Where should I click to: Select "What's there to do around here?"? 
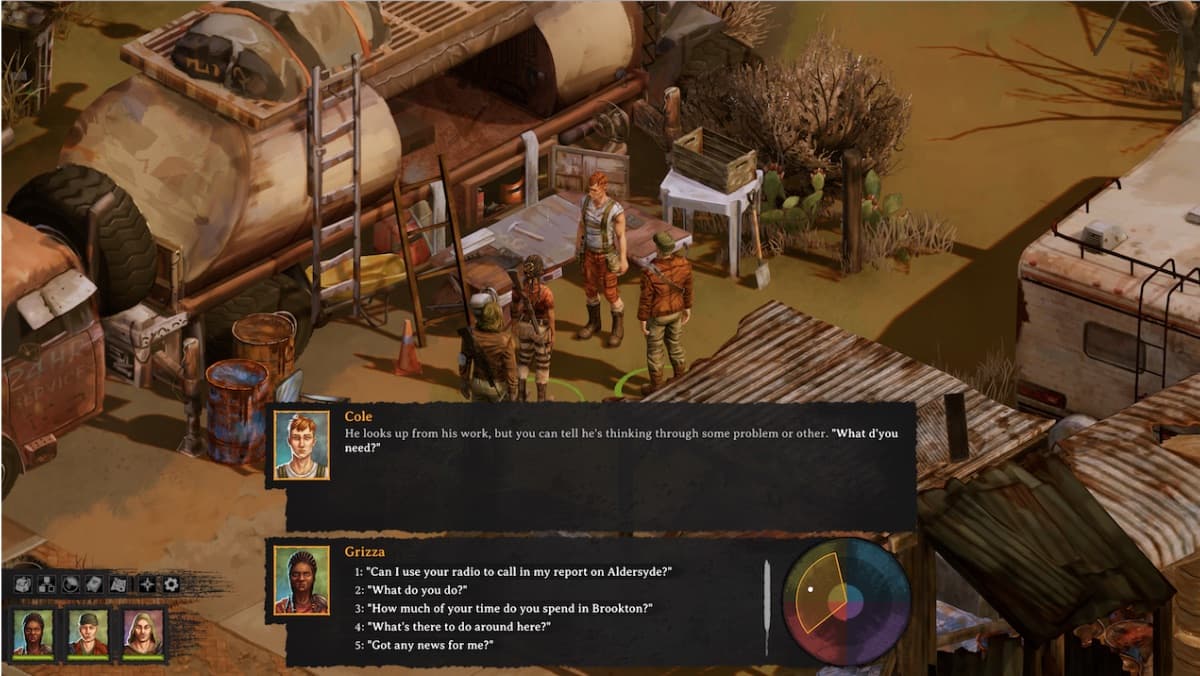(459, 627)
